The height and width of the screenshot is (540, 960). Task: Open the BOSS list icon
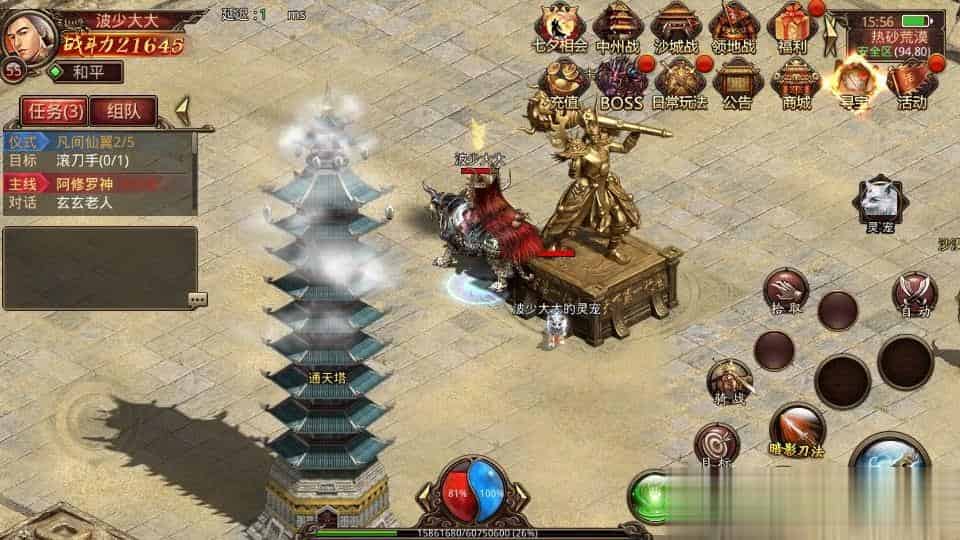click(621, 80)
